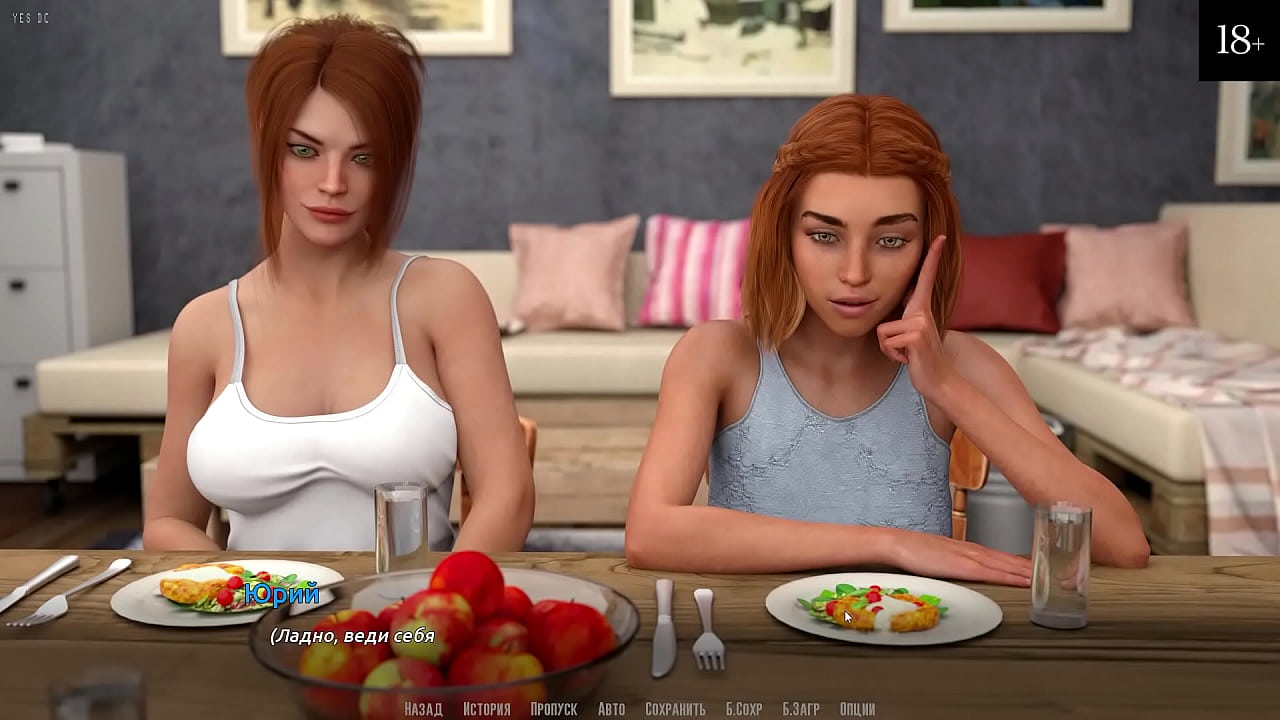Open the Сохранить (Save) menu

(675, 709)
